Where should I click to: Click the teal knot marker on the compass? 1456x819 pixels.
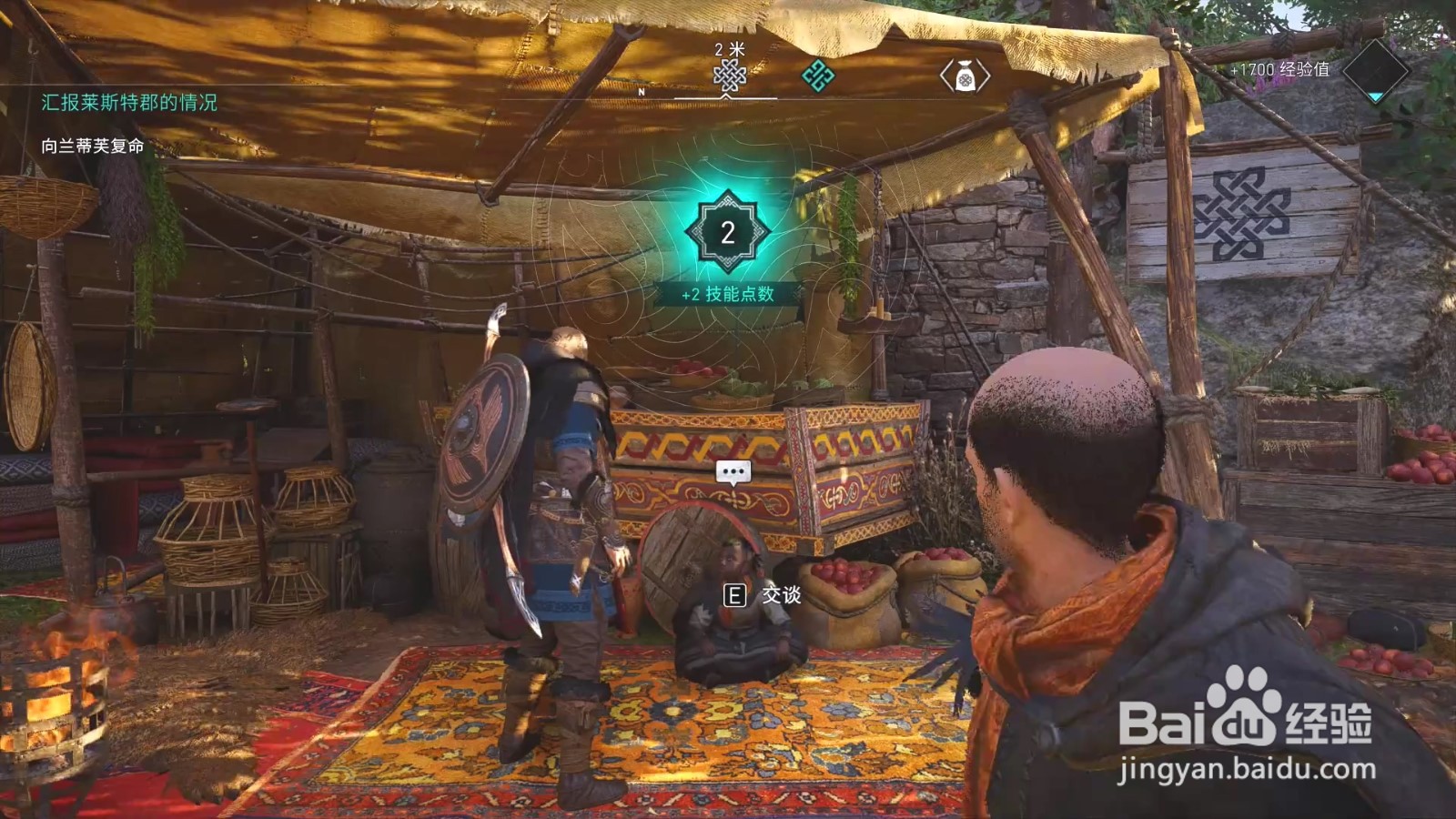pyautogui.click(x=817, y=76)
